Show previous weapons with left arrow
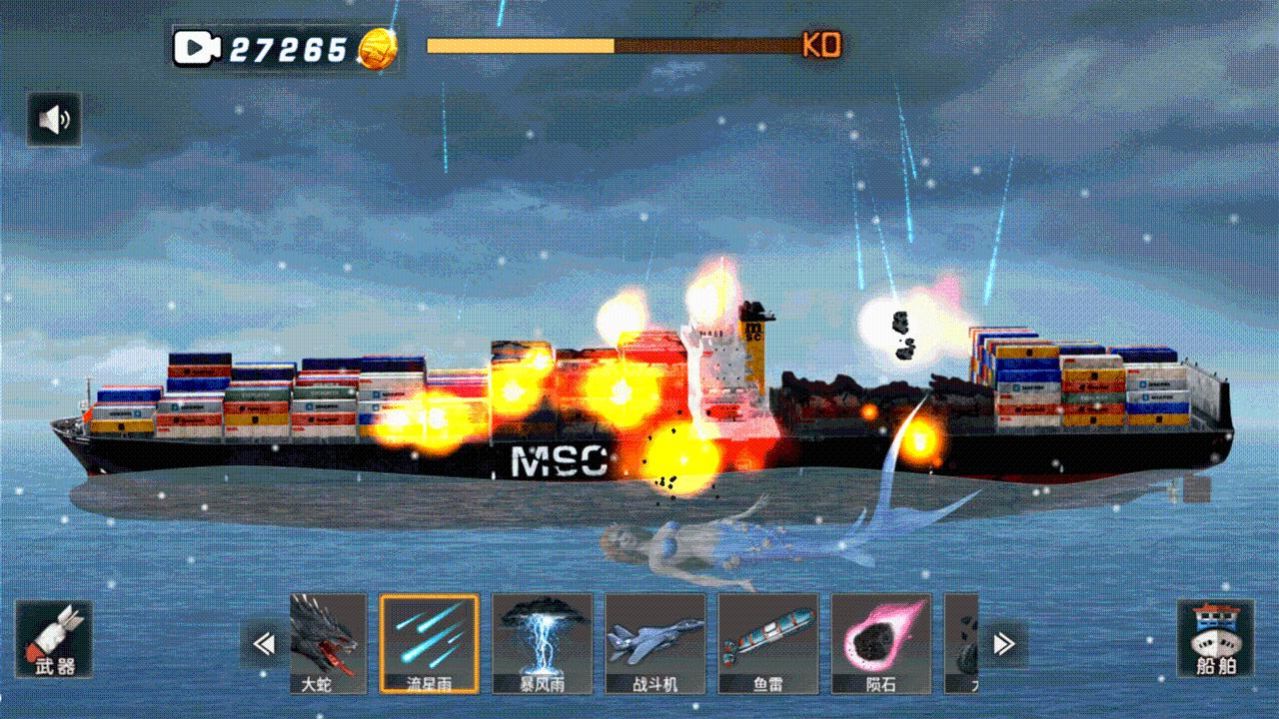The image size is (1279, 719). tap(264, 644)
